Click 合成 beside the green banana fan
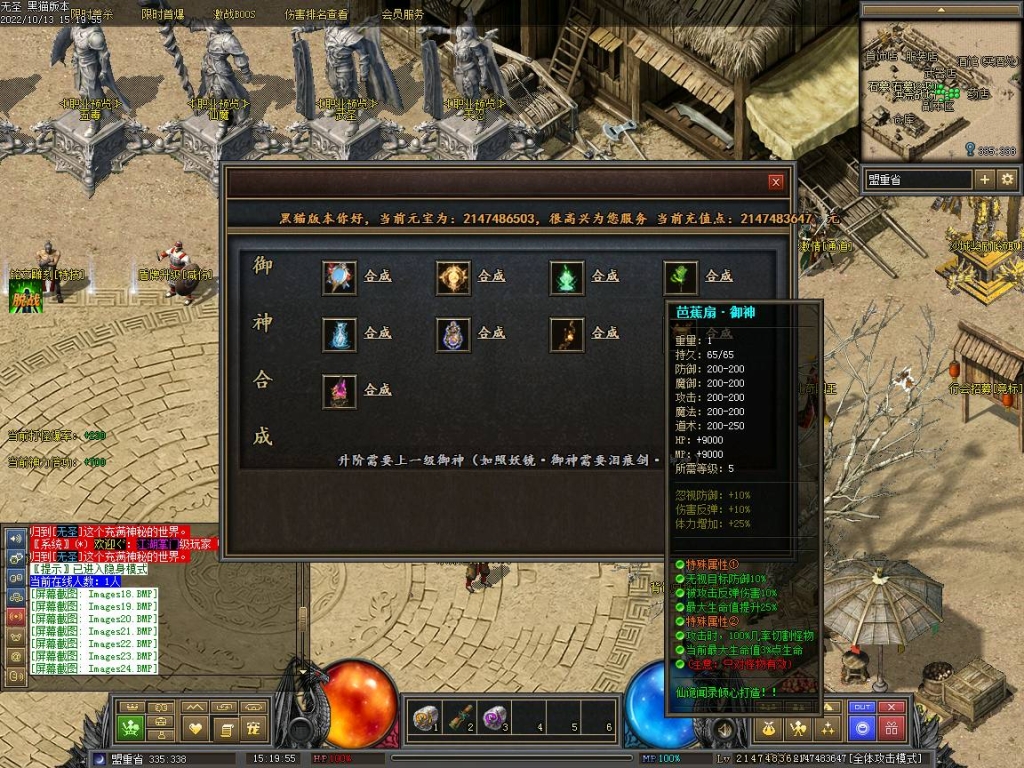Screen dimensions: 1024x768 pyautogui.click(x=719, y=276)
